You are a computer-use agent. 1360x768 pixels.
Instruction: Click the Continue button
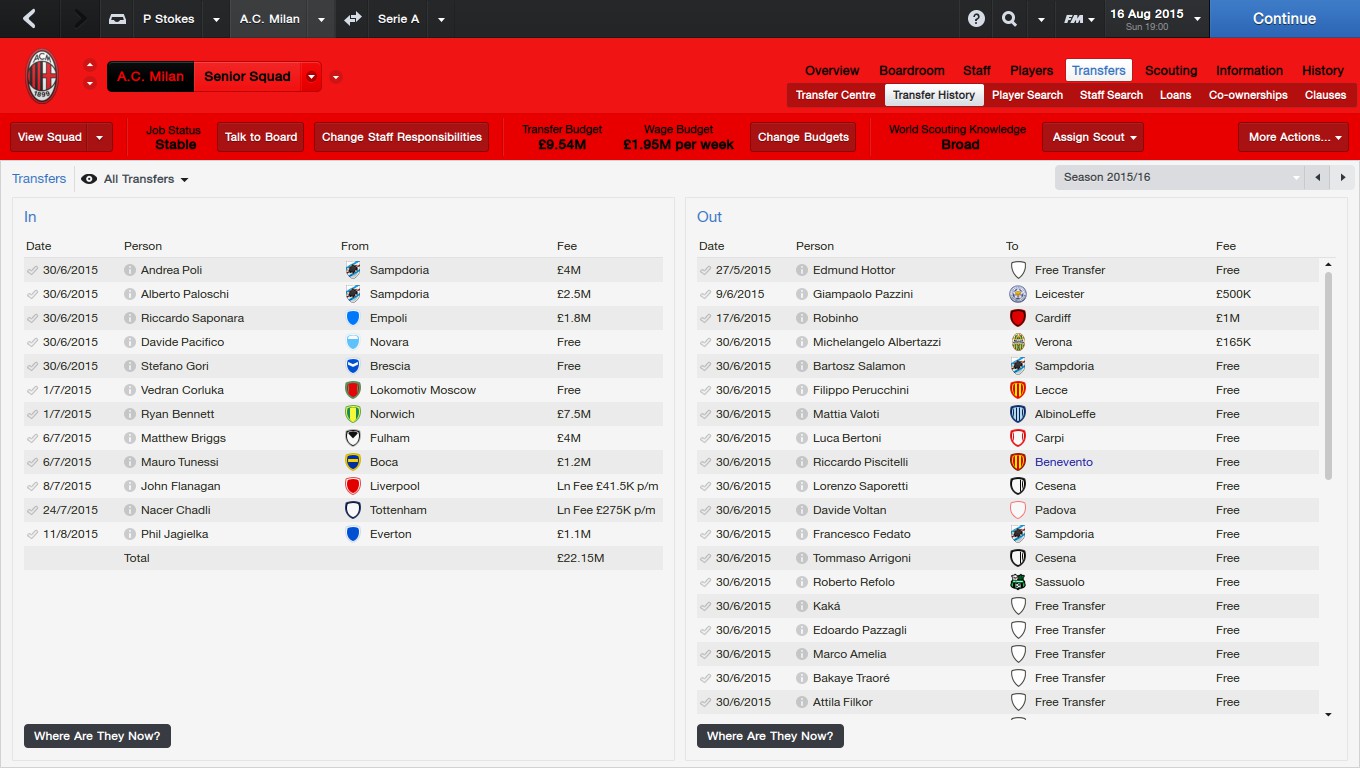click(x=1284, y=19)
